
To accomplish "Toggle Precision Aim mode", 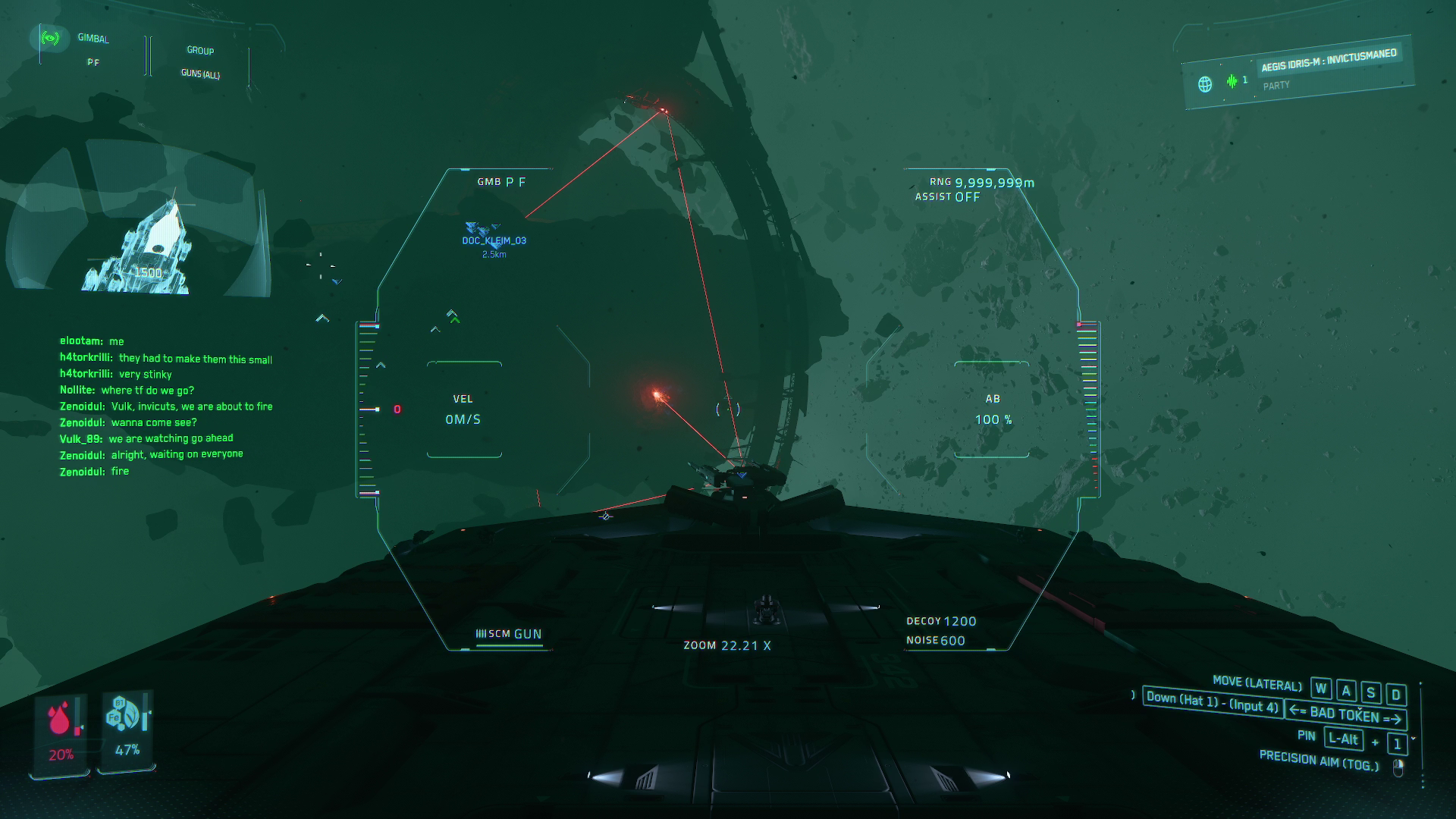I will 1319,761.
